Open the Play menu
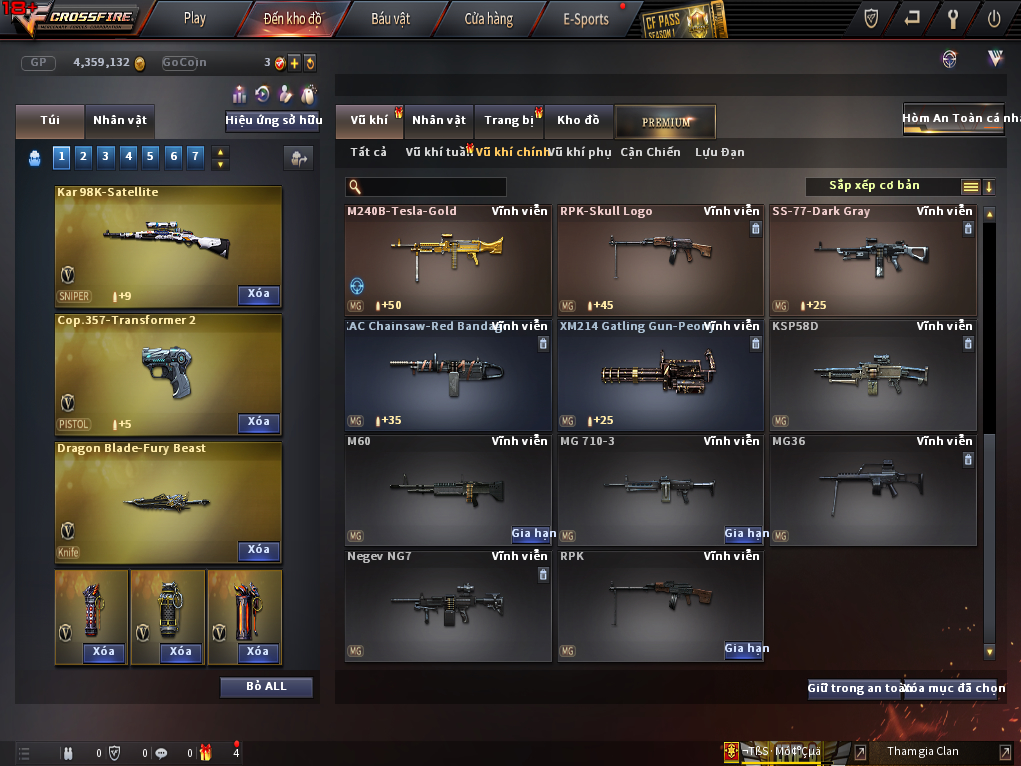The height and width of the screenshot is (766, 1021). [x=195, y=18]
